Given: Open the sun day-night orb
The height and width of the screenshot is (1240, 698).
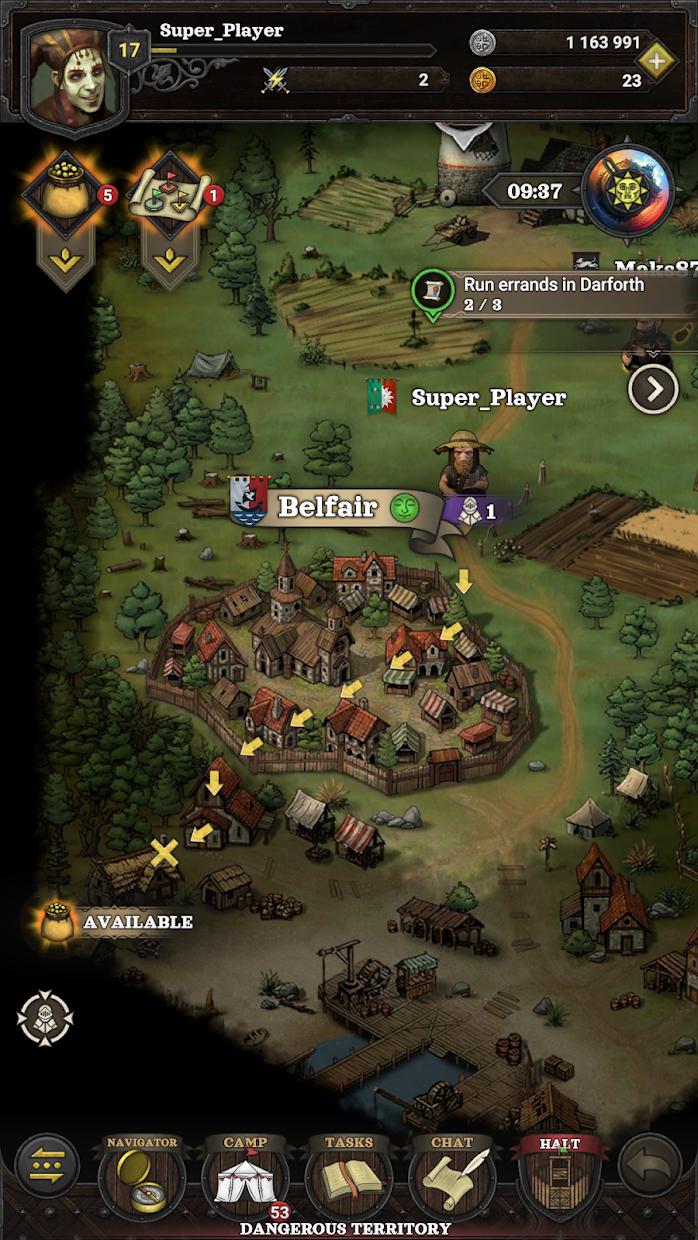Looking at the screenshot, I should 627,191.
